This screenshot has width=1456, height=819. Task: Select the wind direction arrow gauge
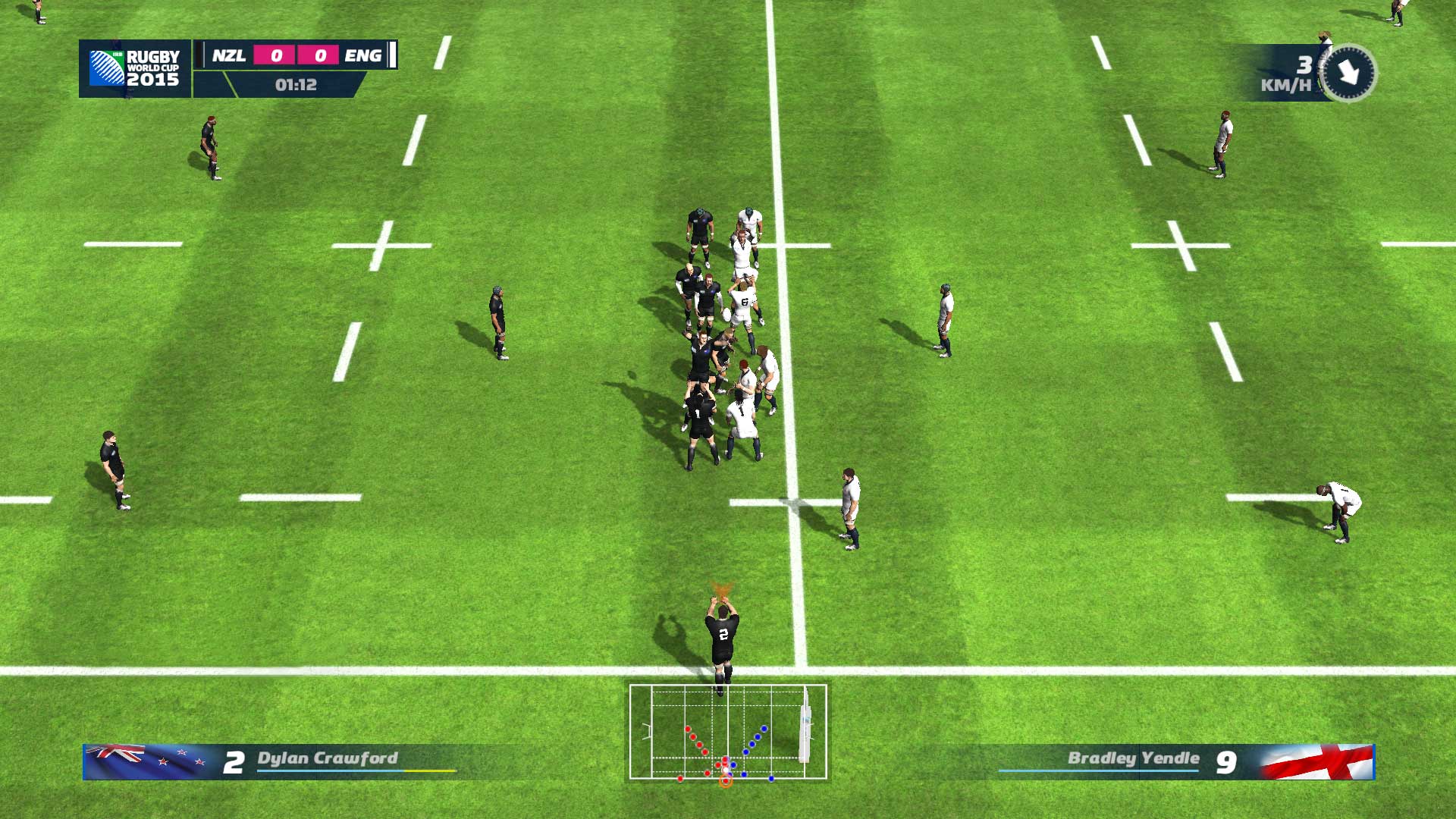[x=1350, y=72]
